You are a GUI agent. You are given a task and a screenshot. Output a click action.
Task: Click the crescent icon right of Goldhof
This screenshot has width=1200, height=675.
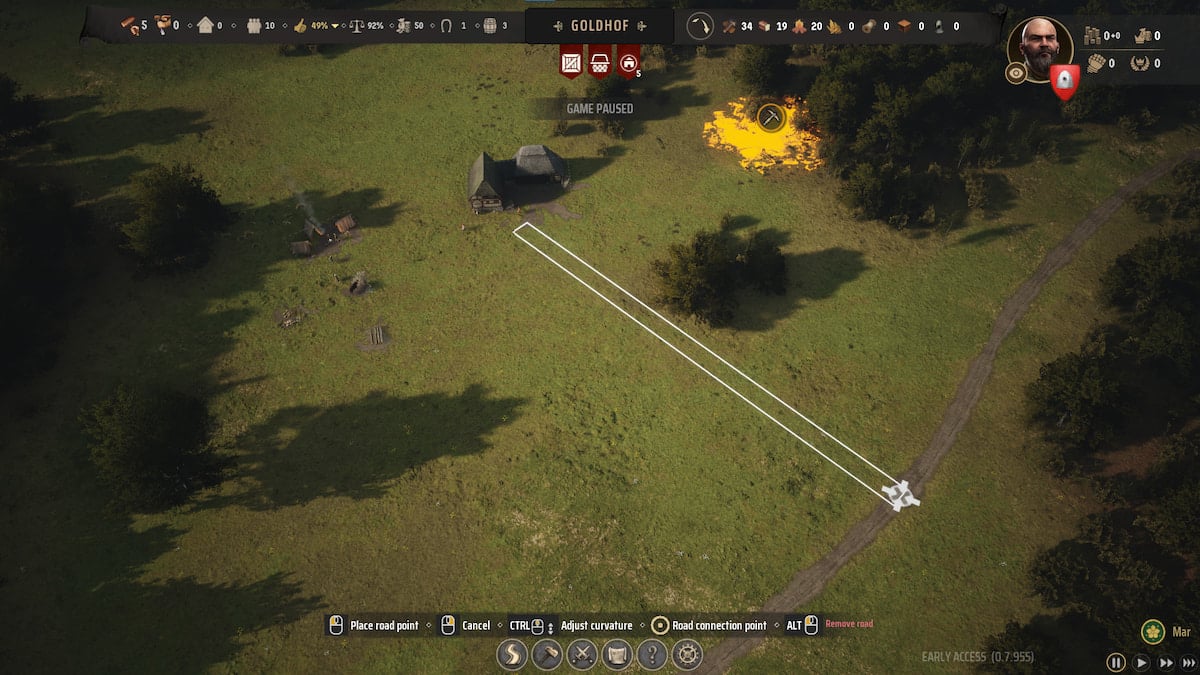[x=700, y=26]
